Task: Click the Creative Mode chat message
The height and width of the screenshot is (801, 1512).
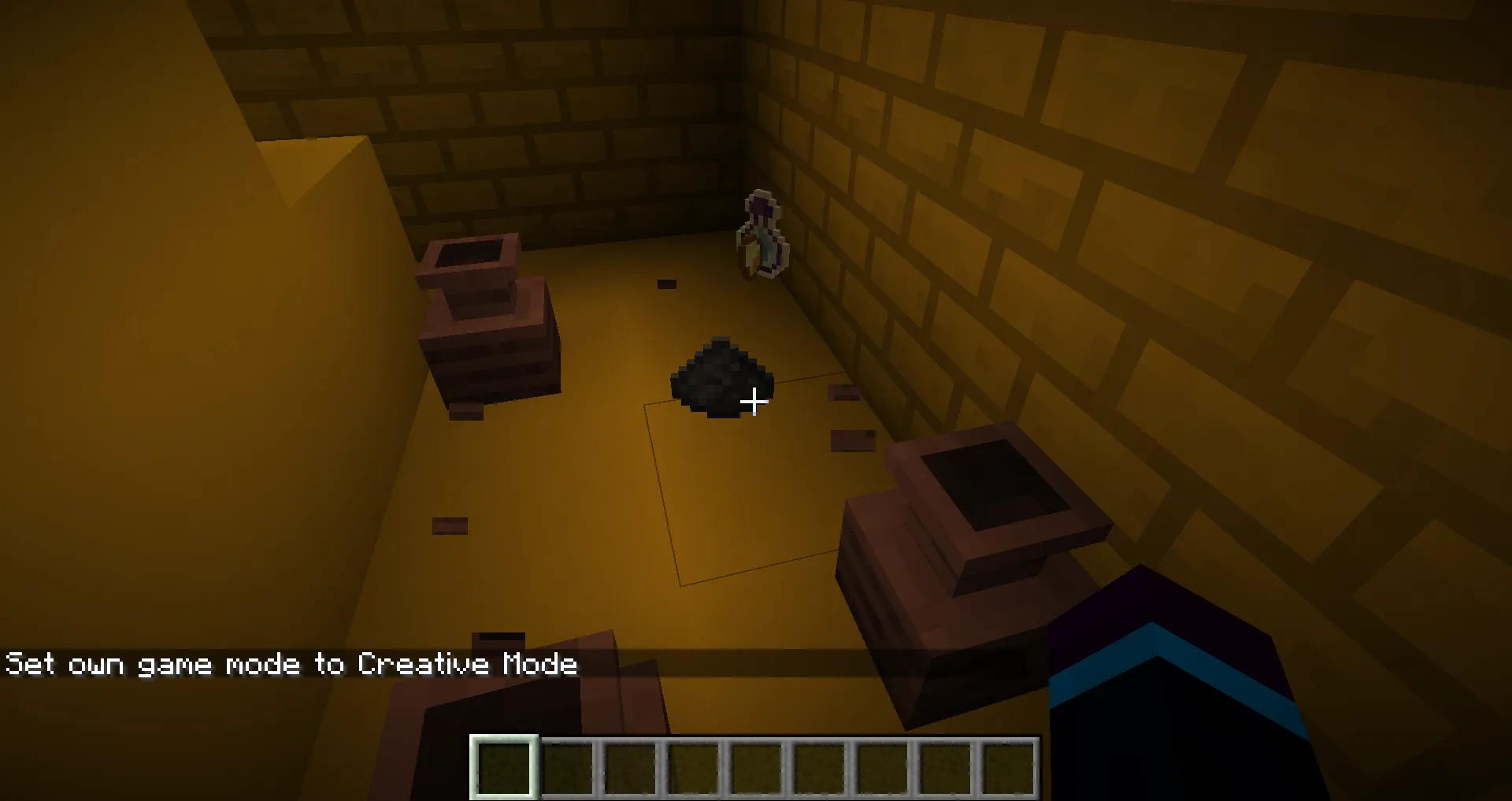Action: [291, 665]
